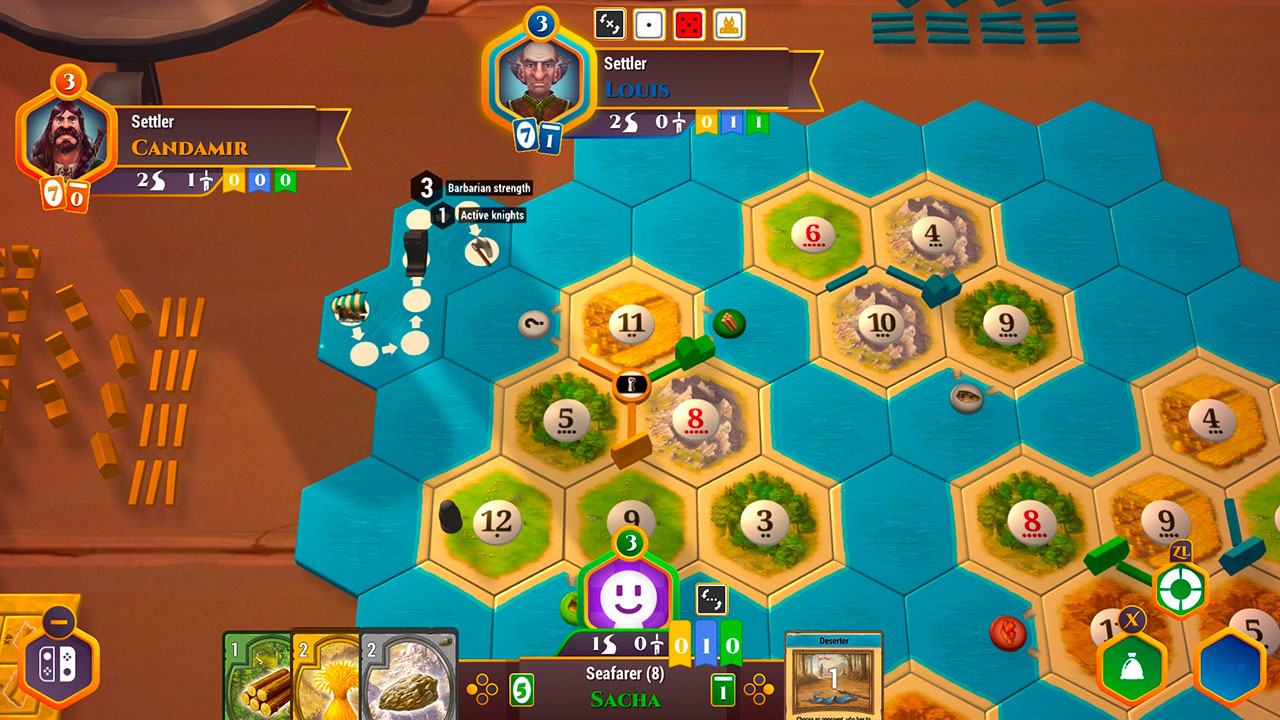The width and height of the screenshot is (1280, 720).
Task: Click the castle event die icon
Action: click(x=728, y=22)
